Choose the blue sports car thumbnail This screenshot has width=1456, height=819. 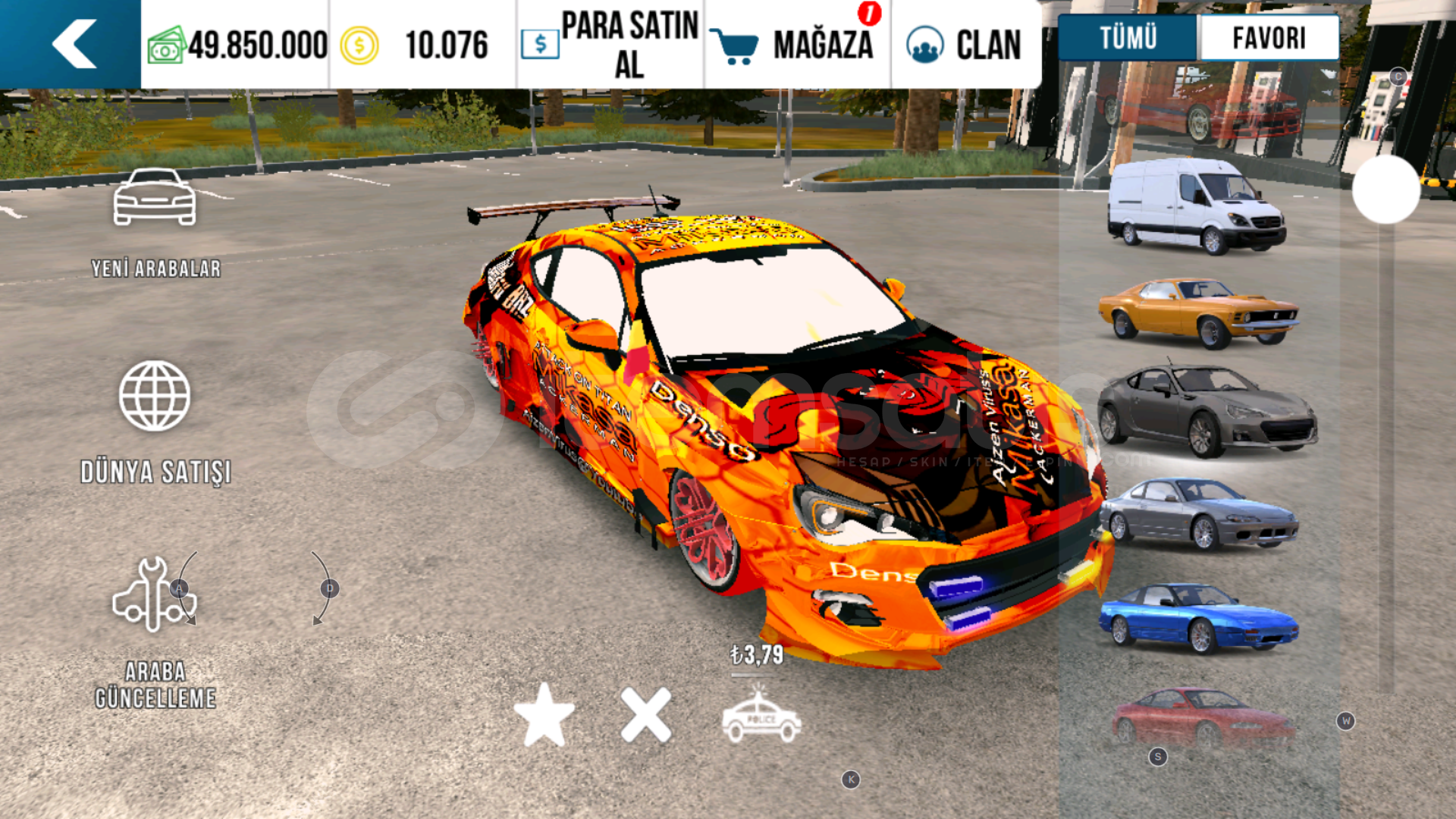tap(1198, 617)
